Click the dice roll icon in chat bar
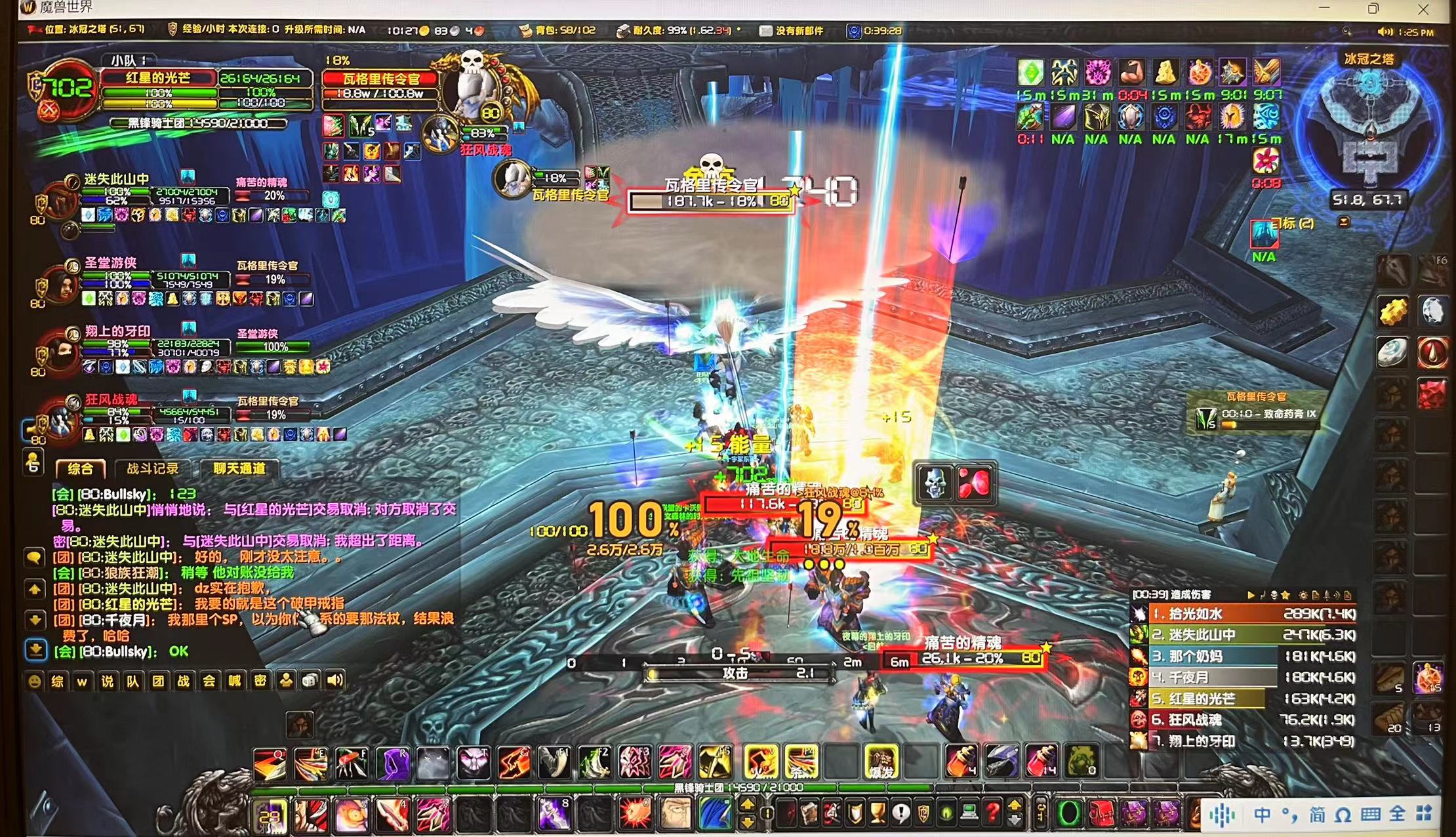The height and width of the screenshot is (837, 1456). coord(310,681)
